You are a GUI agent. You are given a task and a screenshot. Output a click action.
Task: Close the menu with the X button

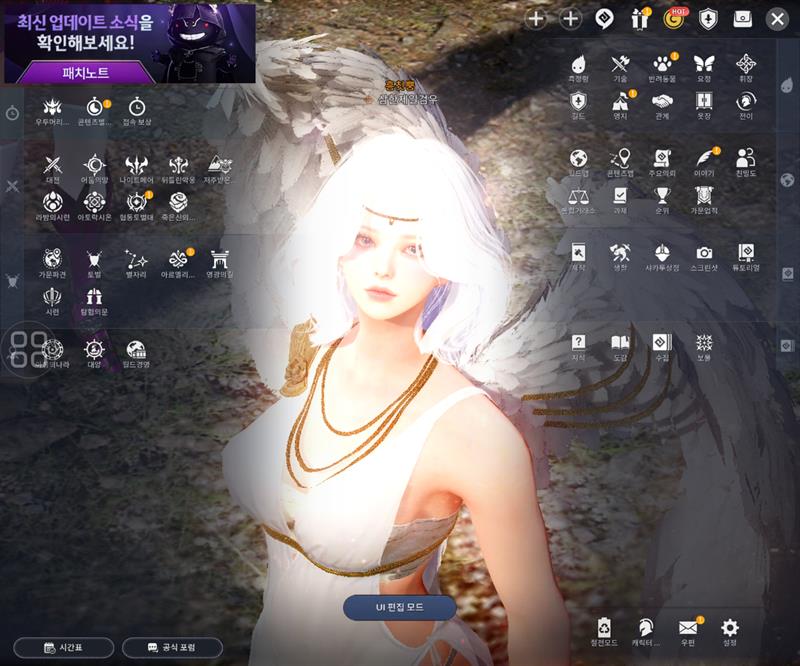777,18
